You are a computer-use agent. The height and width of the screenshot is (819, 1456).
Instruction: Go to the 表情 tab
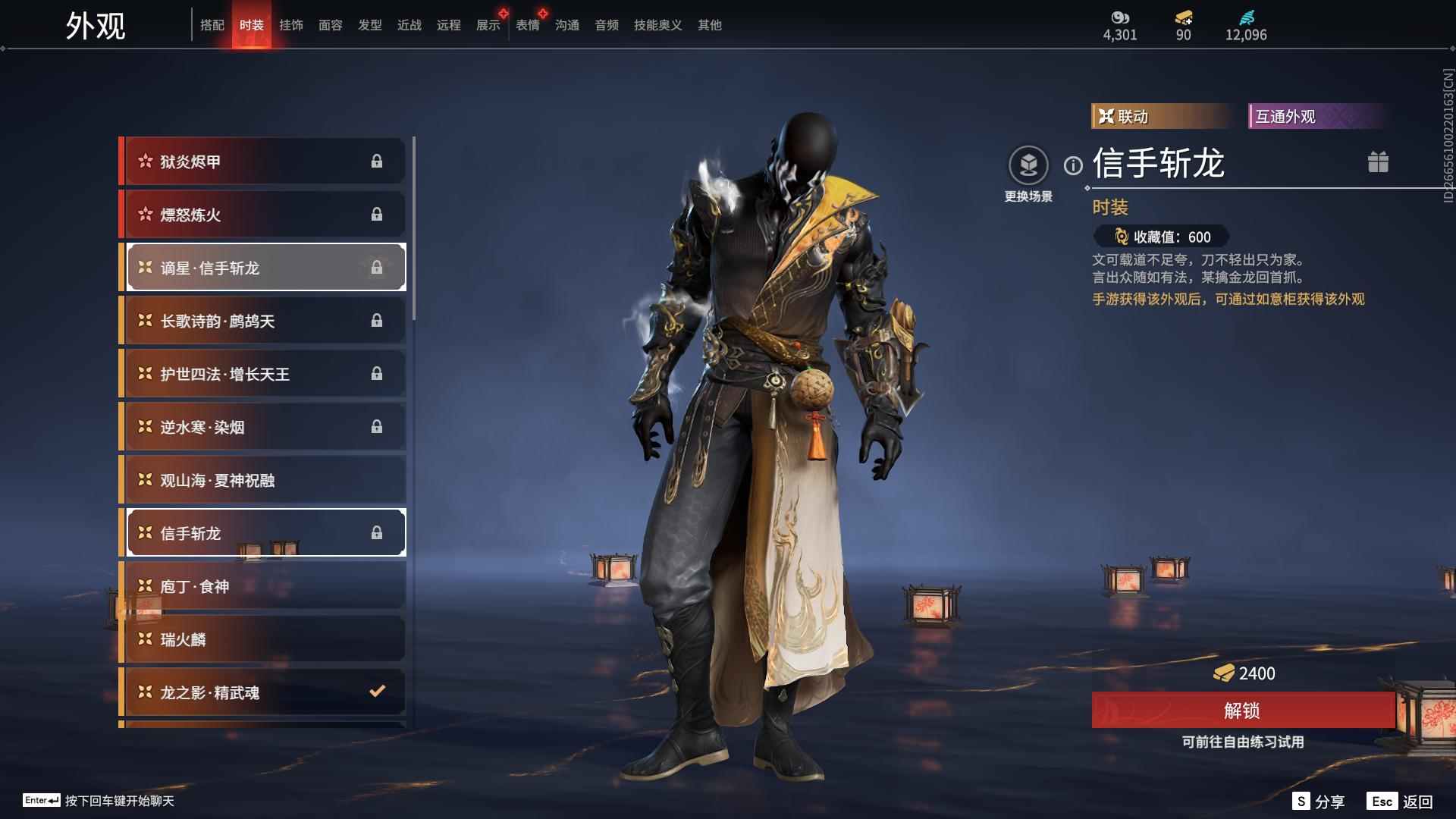point(527,25)
